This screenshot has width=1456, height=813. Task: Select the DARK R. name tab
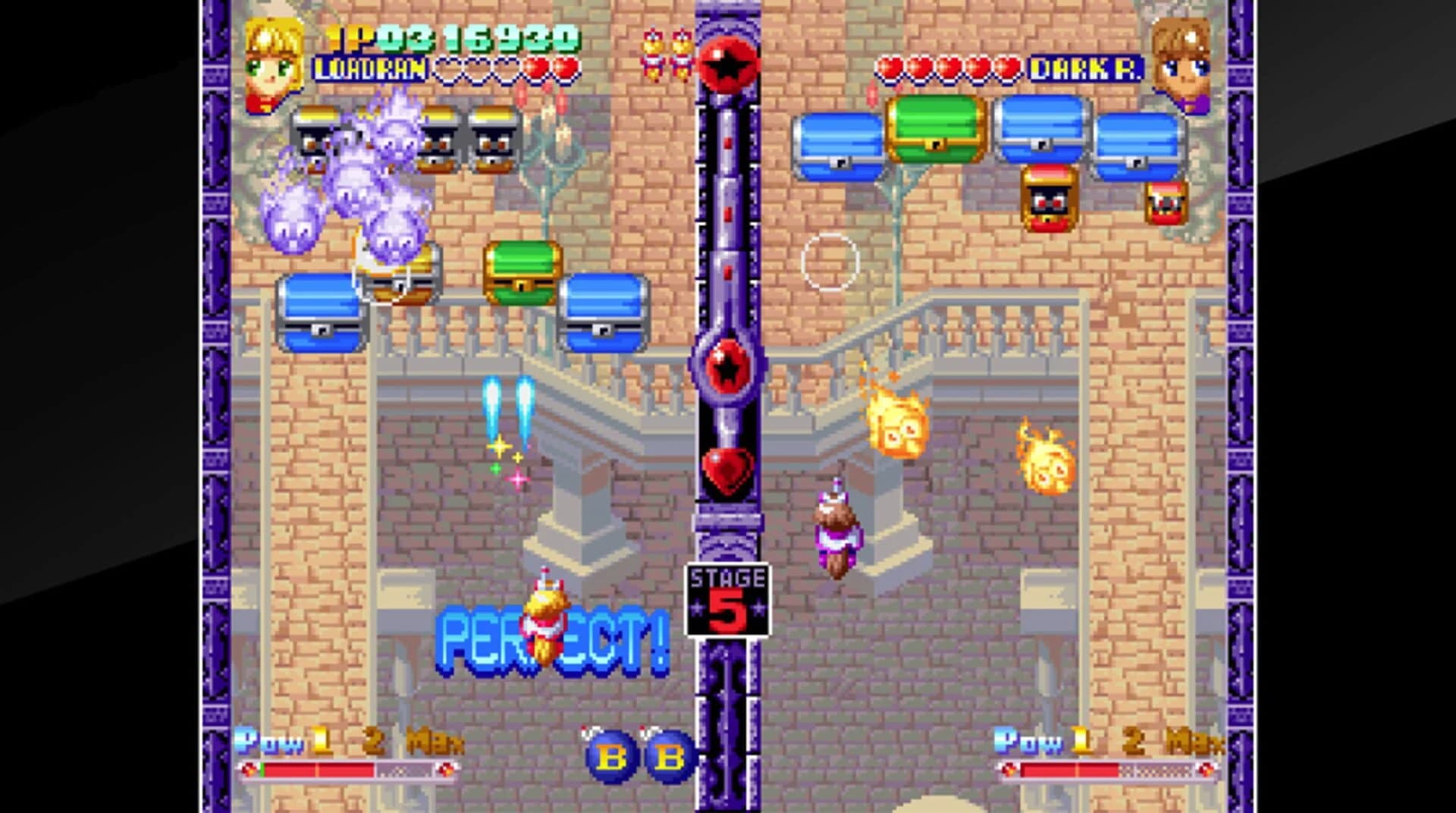coord(1088,68)
